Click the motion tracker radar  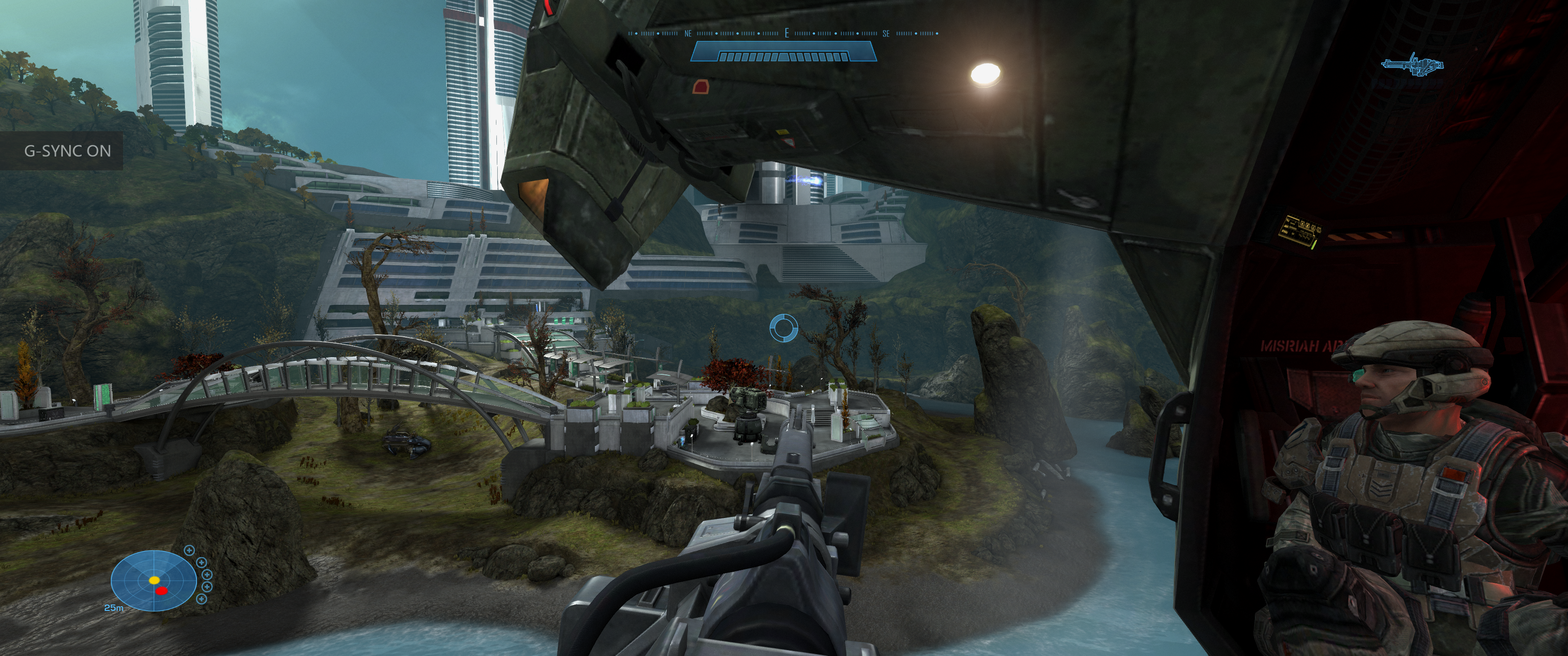point(154,581)
